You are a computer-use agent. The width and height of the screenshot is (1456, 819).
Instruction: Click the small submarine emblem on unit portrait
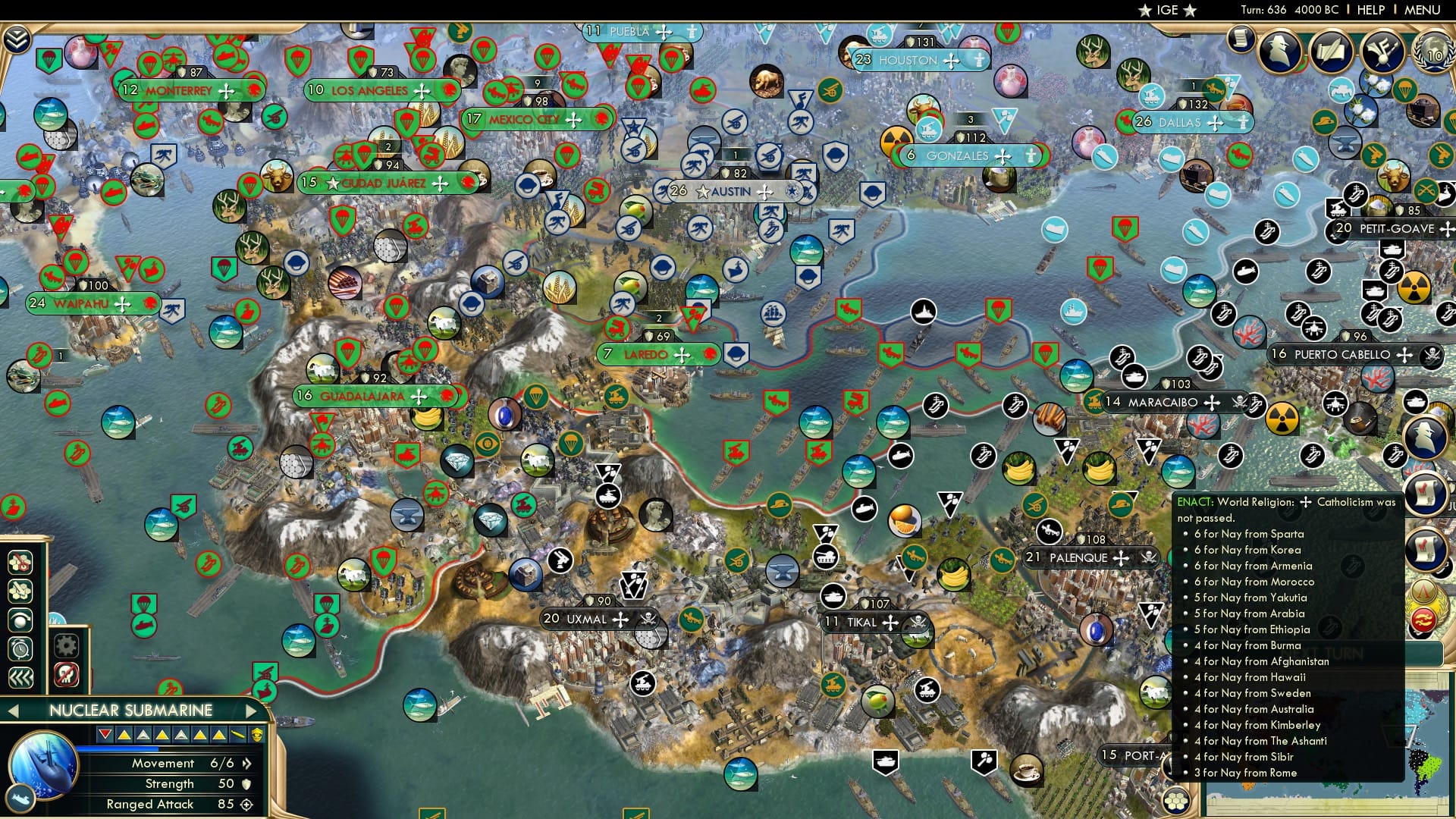(20, 798)
